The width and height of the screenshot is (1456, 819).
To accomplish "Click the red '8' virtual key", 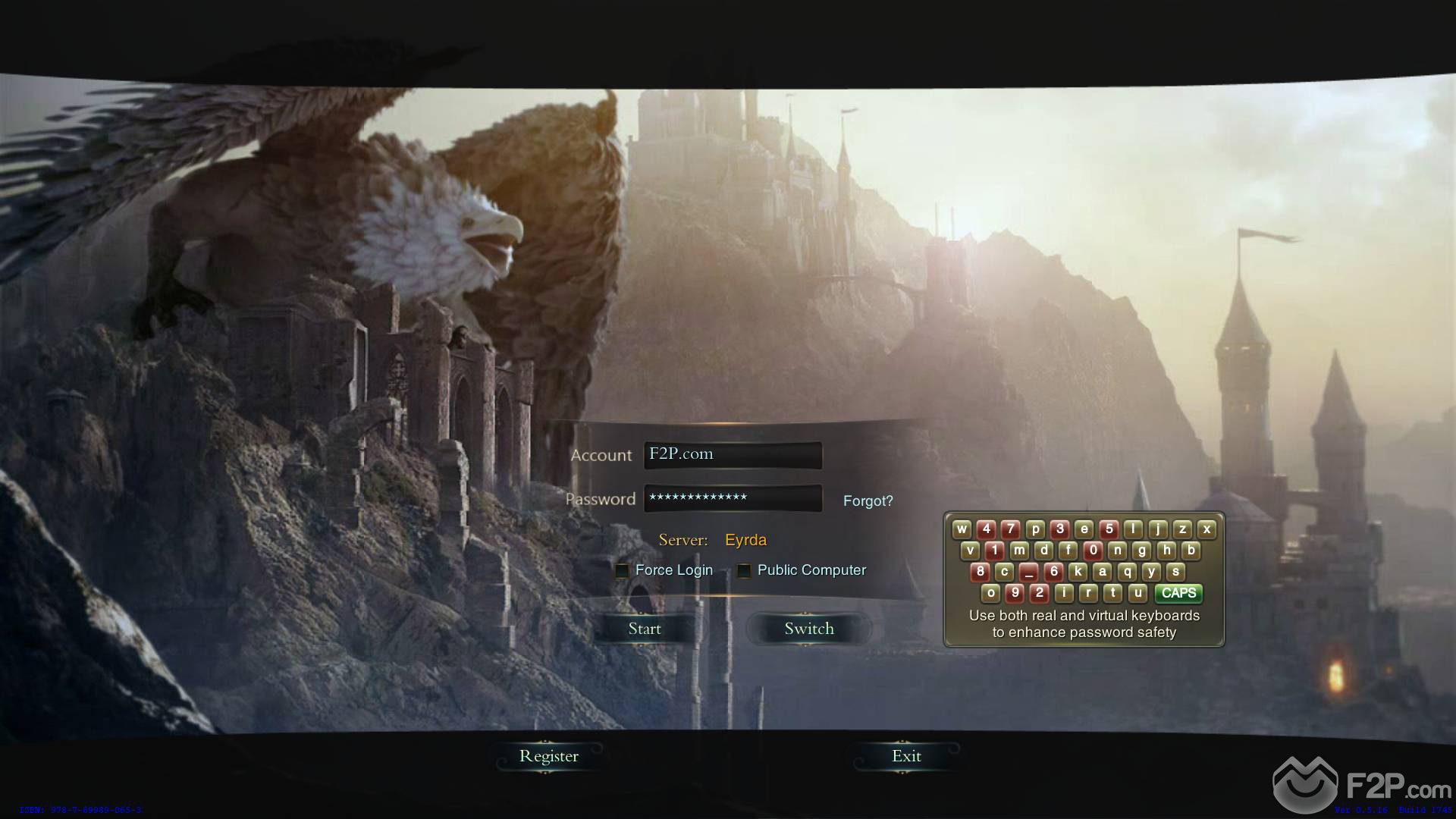I will (980, 572).
